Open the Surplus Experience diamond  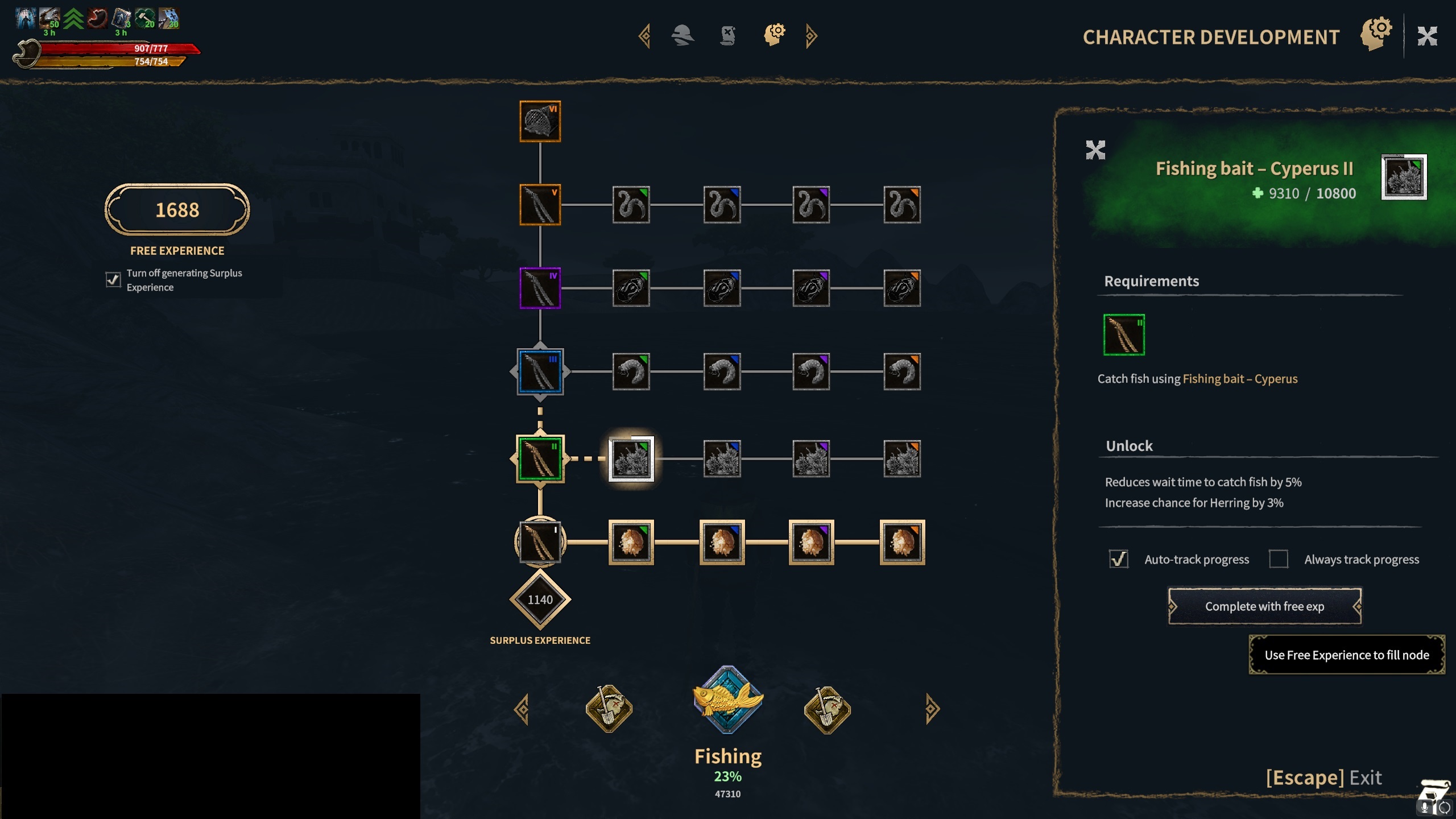(x=540, y=599)
